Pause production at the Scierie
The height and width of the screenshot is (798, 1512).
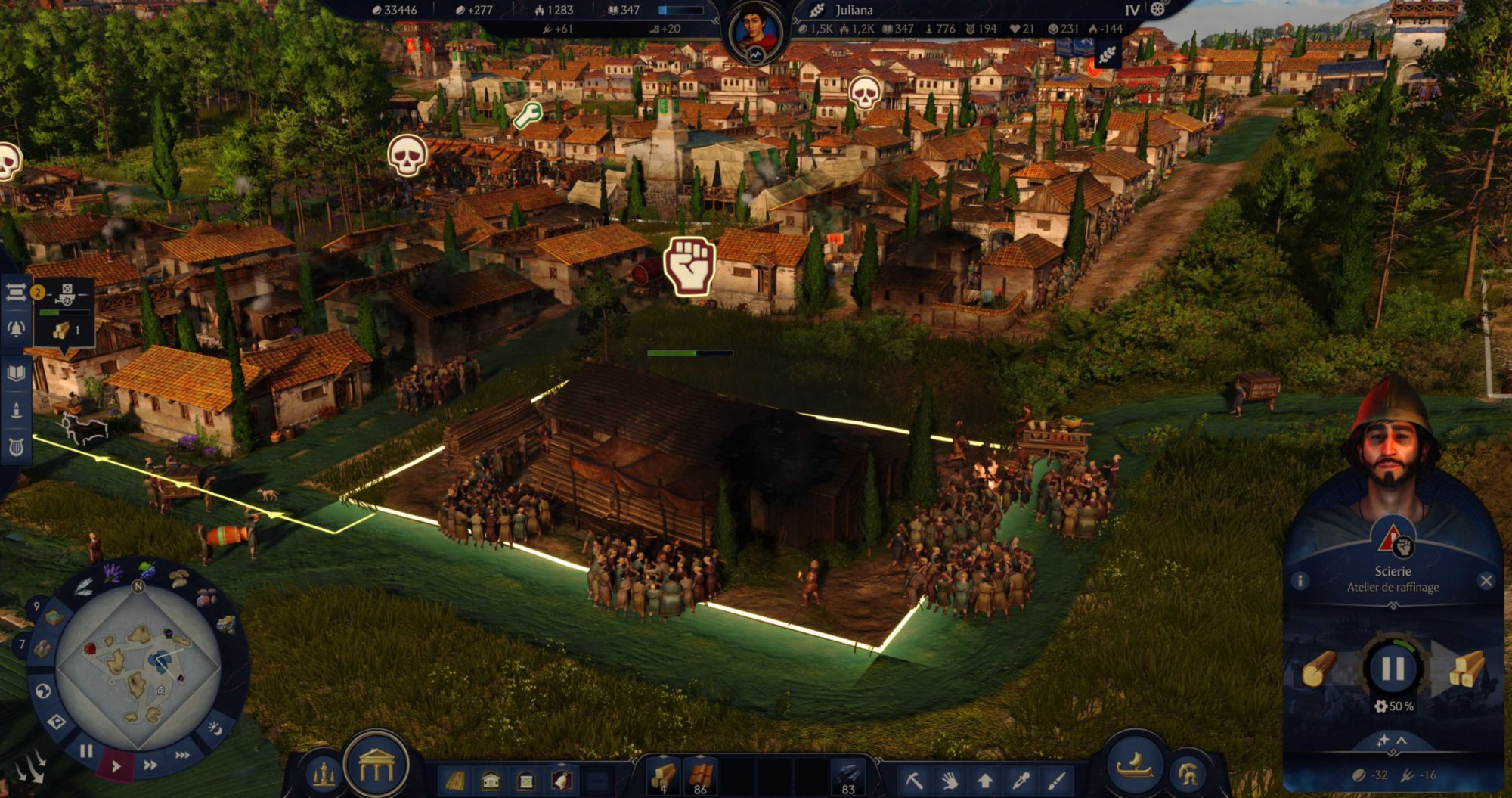coord(1393,669)
